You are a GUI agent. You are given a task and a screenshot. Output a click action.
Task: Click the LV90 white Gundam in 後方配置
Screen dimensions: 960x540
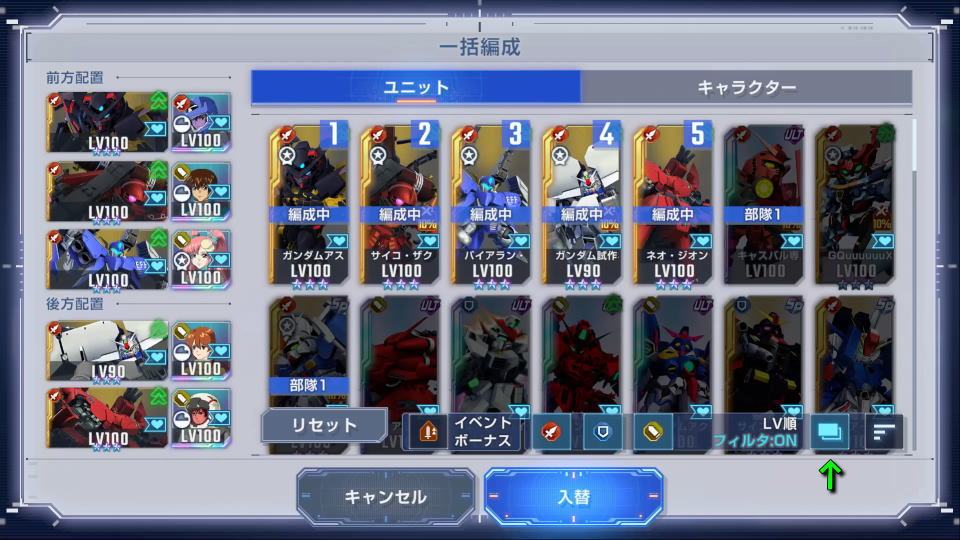107,350
